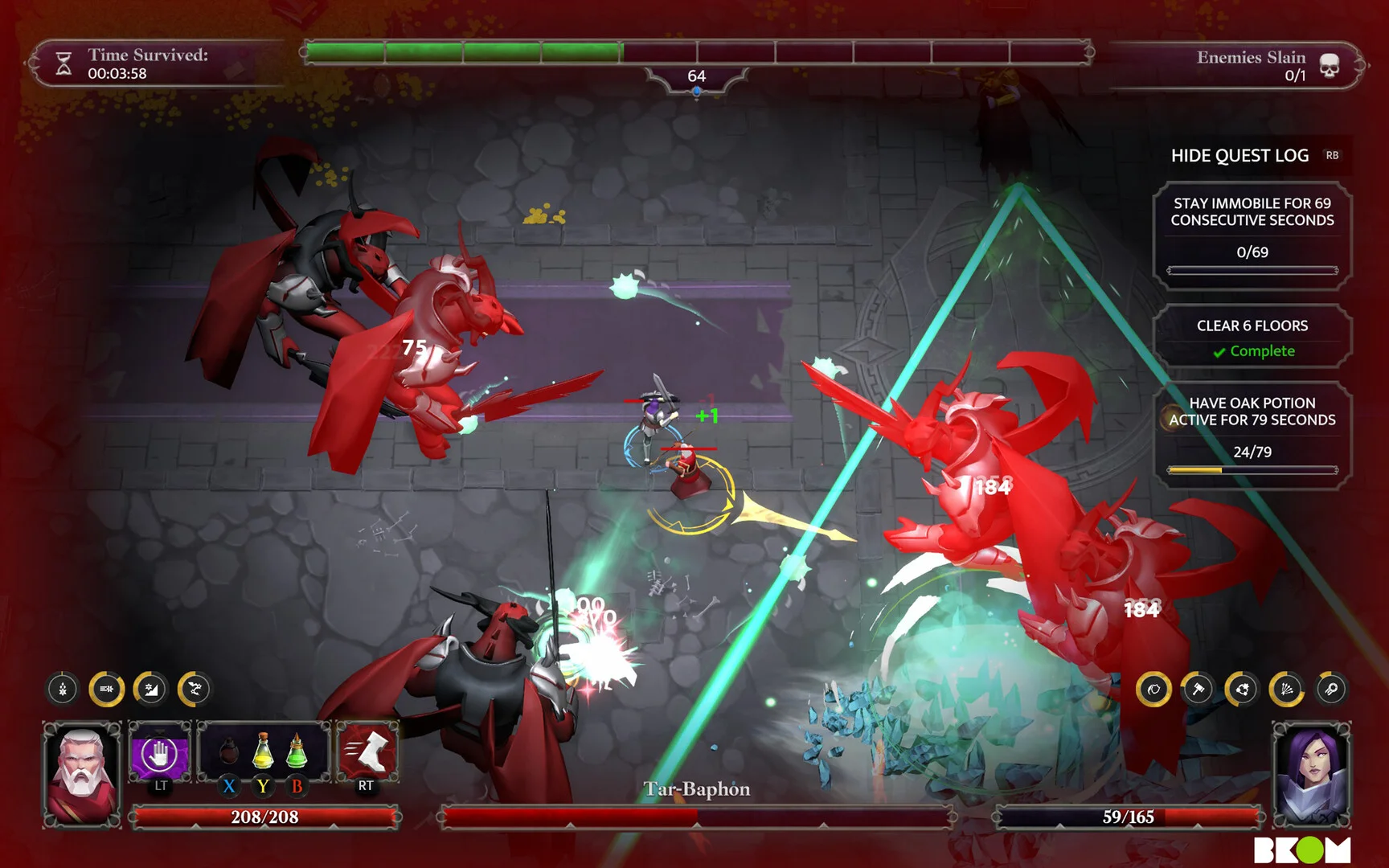The image size is (1389, 868).
Task: Click the chain lightning skill icon
Action: click(195, 689)
